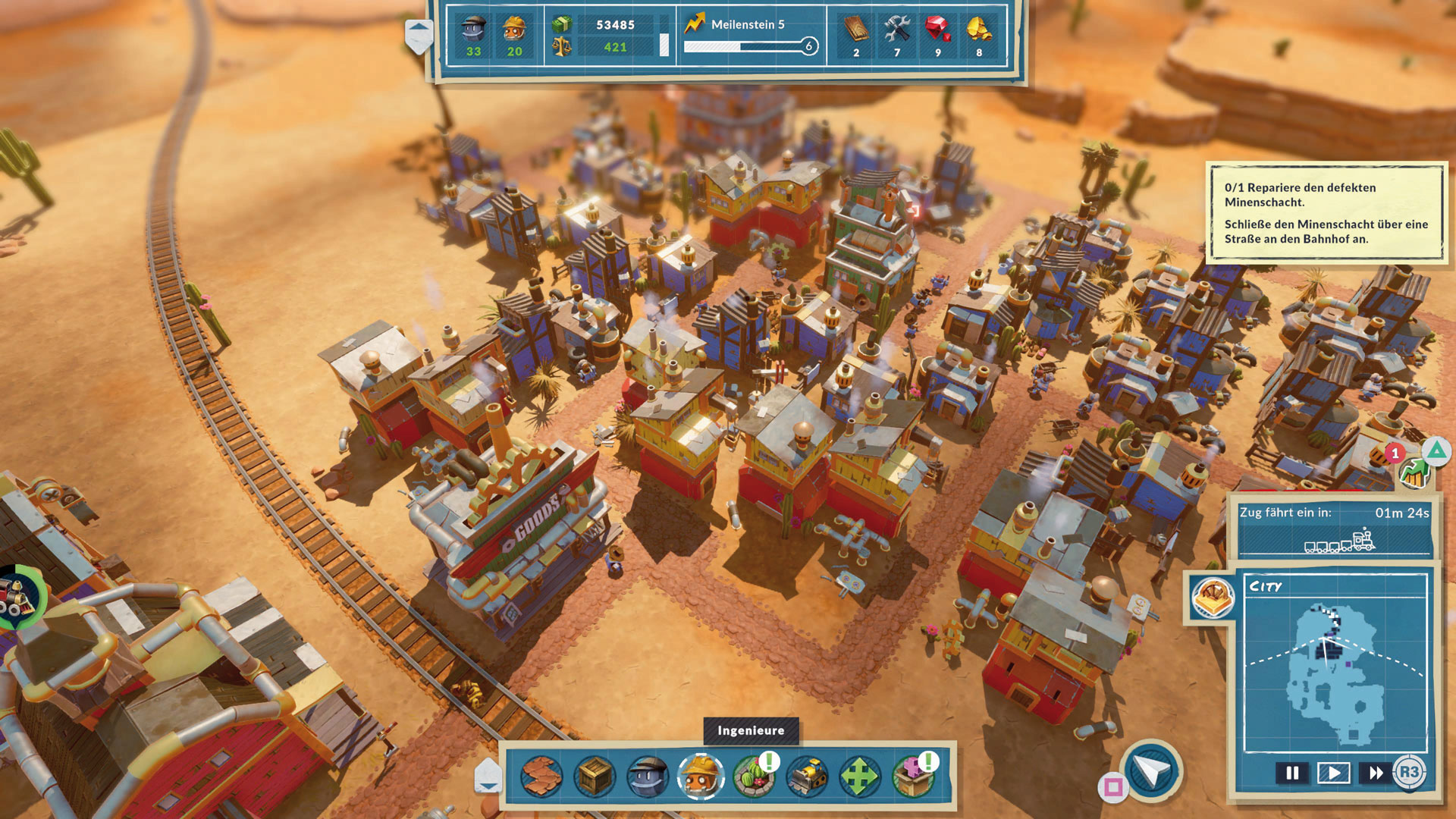Open the road-building category
Screen dimensions: 1456x819
click(x=541, y=776)
